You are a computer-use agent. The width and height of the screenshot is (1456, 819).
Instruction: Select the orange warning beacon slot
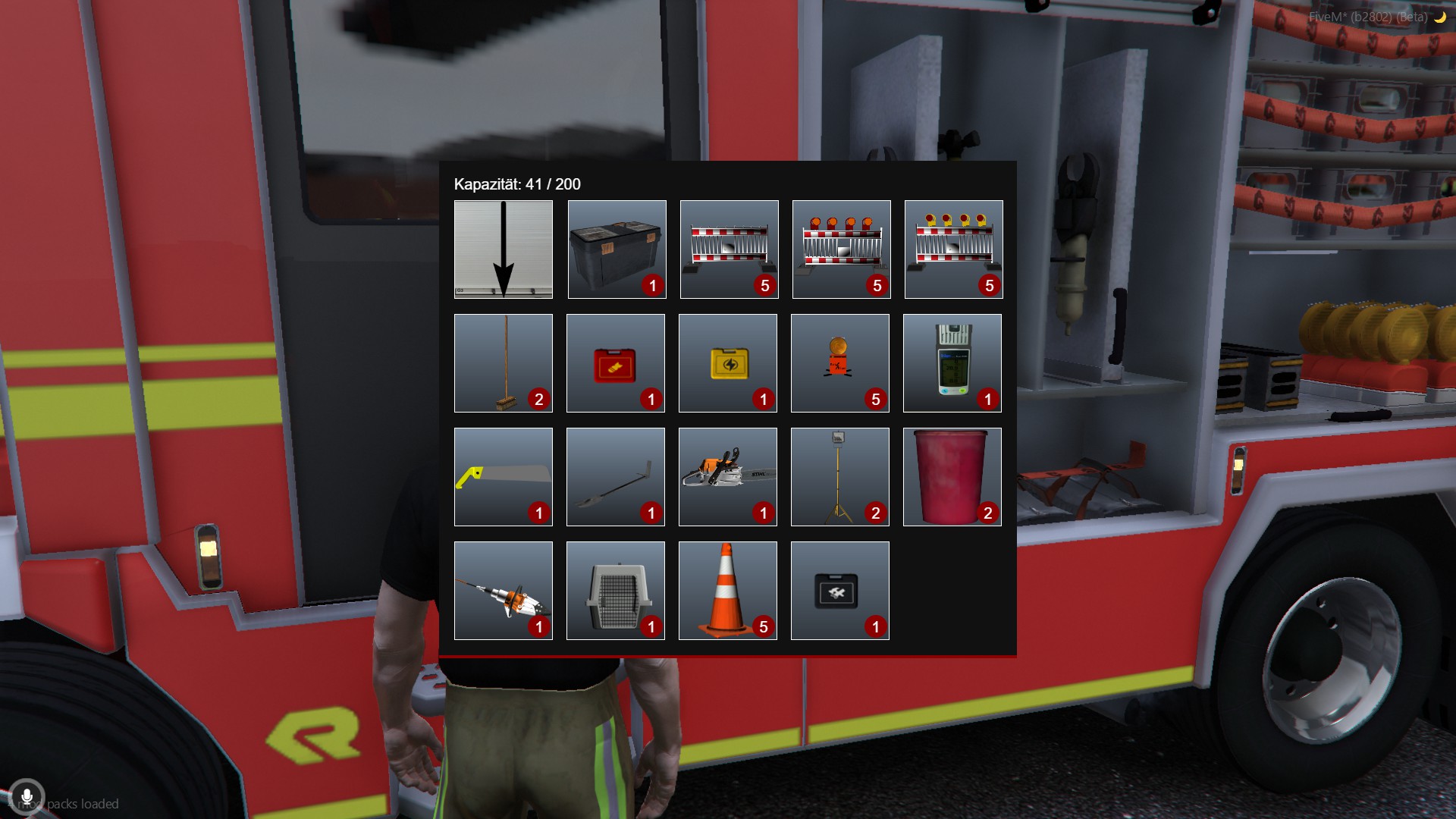[840, 363]
